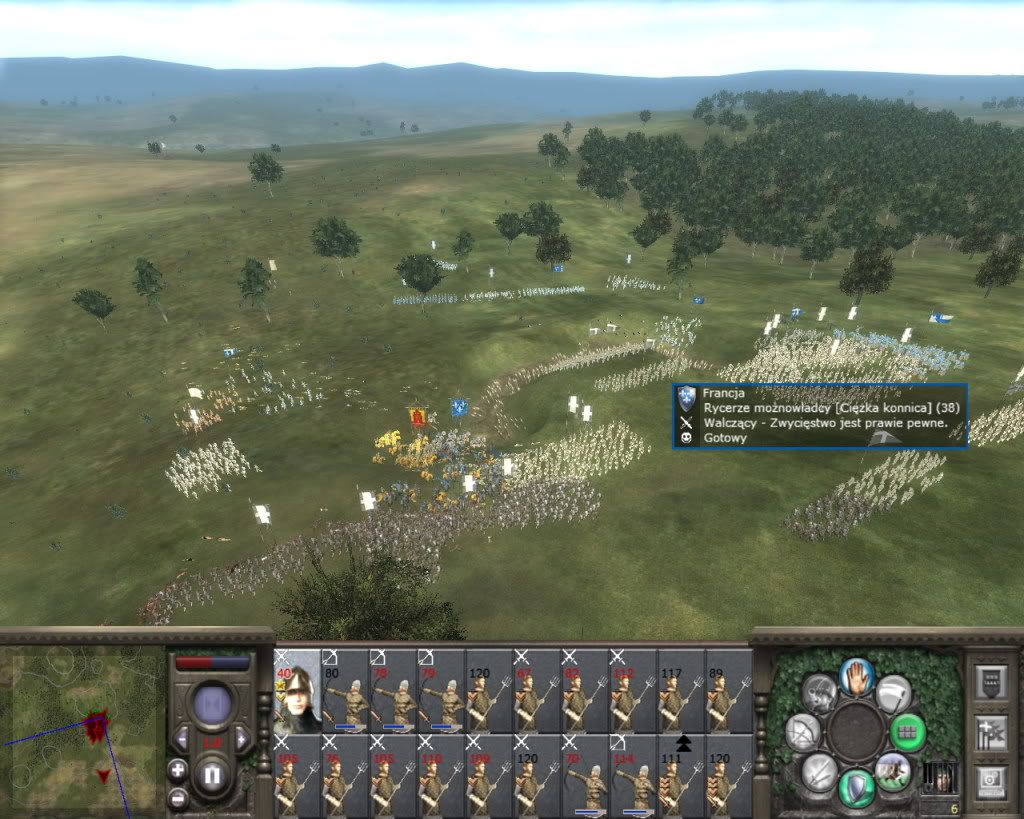Click the scythe order icon
The width and height of the screenshot is (1024, 819).
coord(893,692)
